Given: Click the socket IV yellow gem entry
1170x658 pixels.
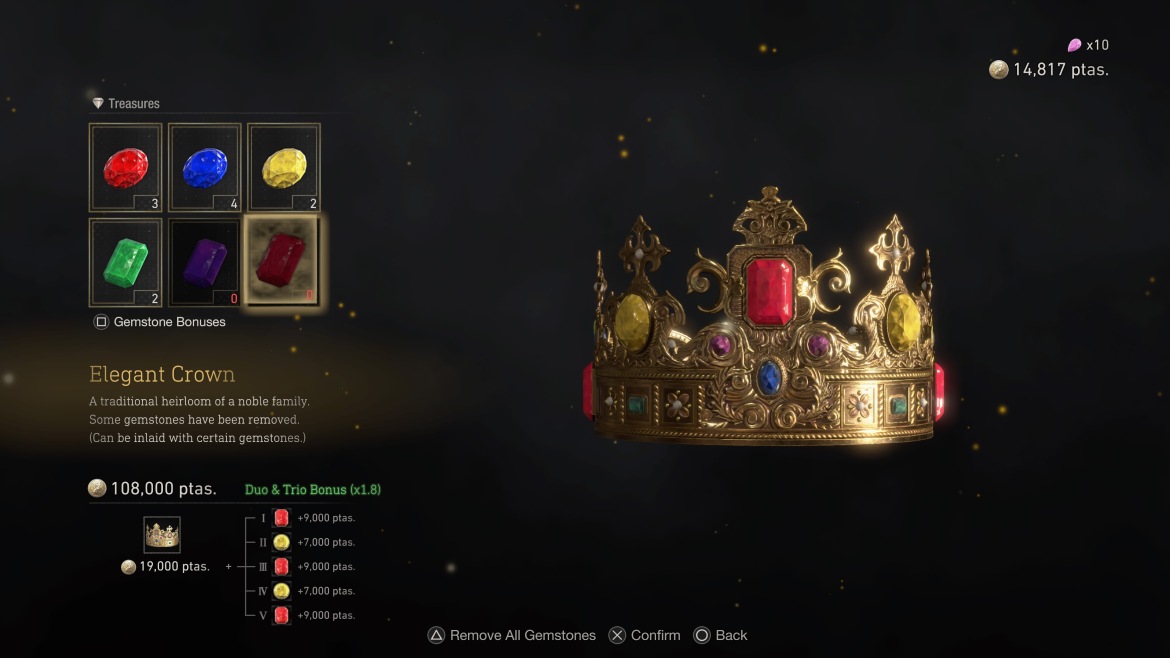Looking at the screenshot, I should (281, 591).
